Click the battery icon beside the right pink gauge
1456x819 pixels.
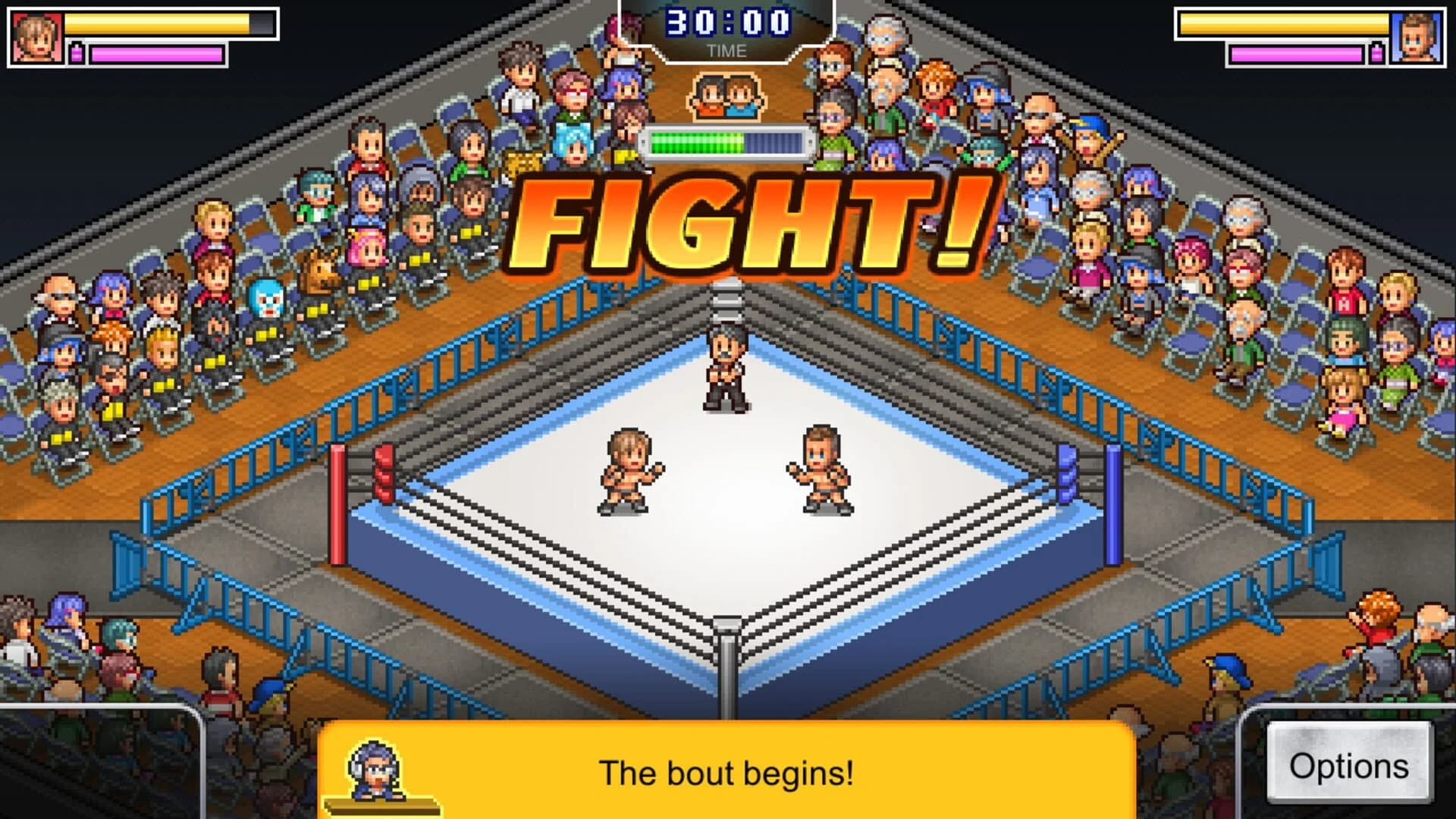pyautogui.click(x=1378, y=52)
